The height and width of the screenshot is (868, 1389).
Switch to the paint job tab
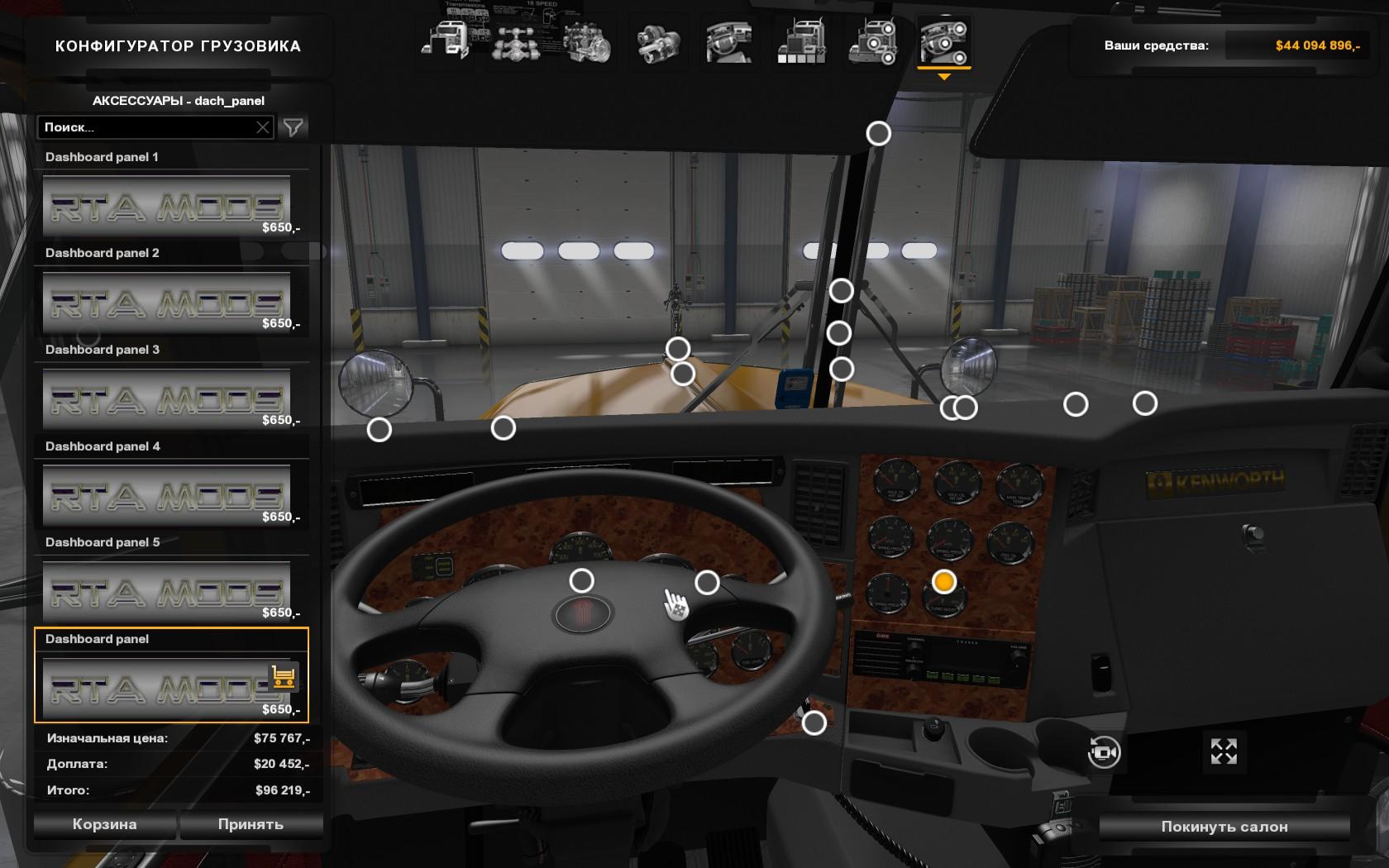(801, 41)
